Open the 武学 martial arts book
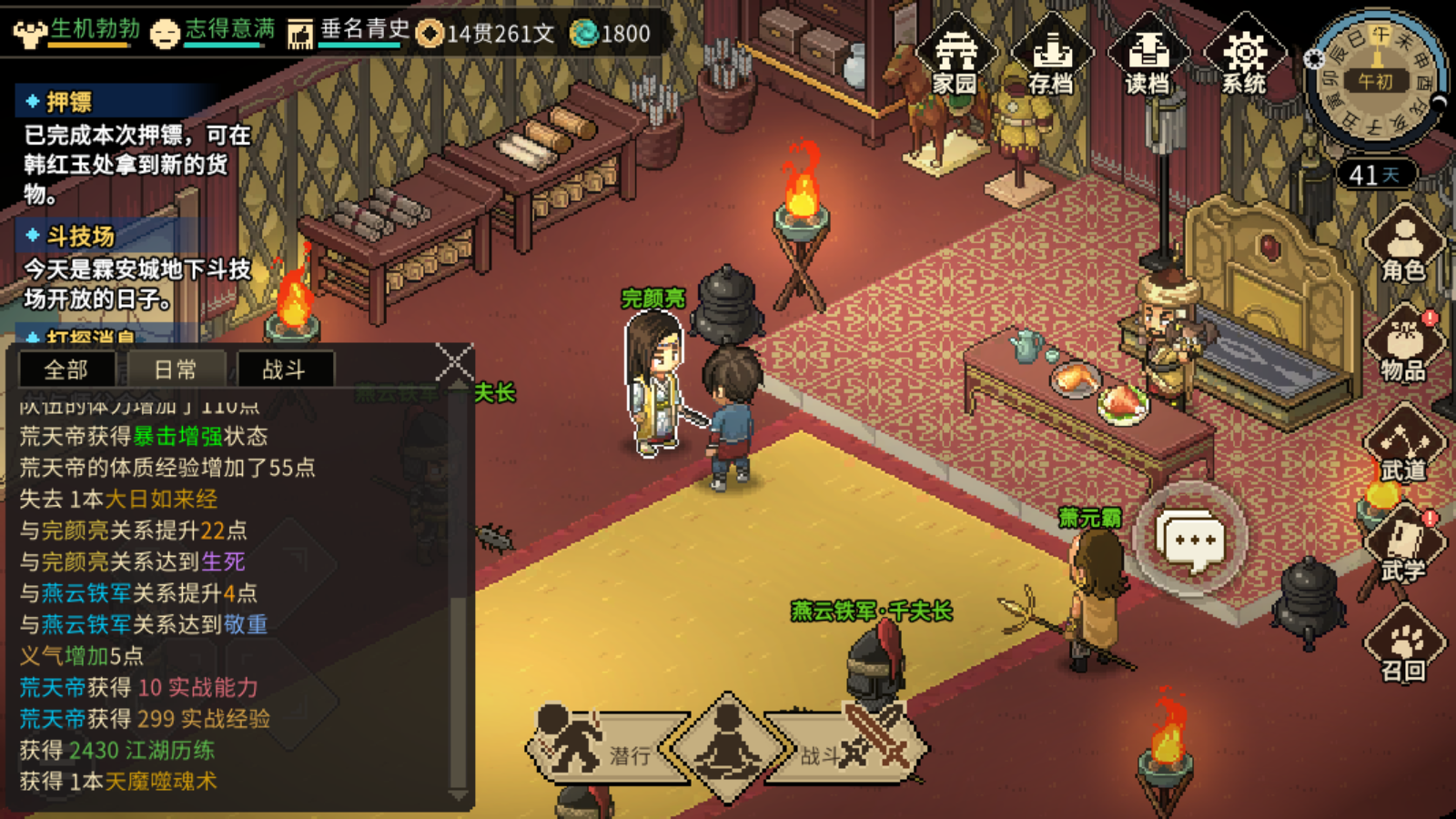 click(x=1404, y=546)
